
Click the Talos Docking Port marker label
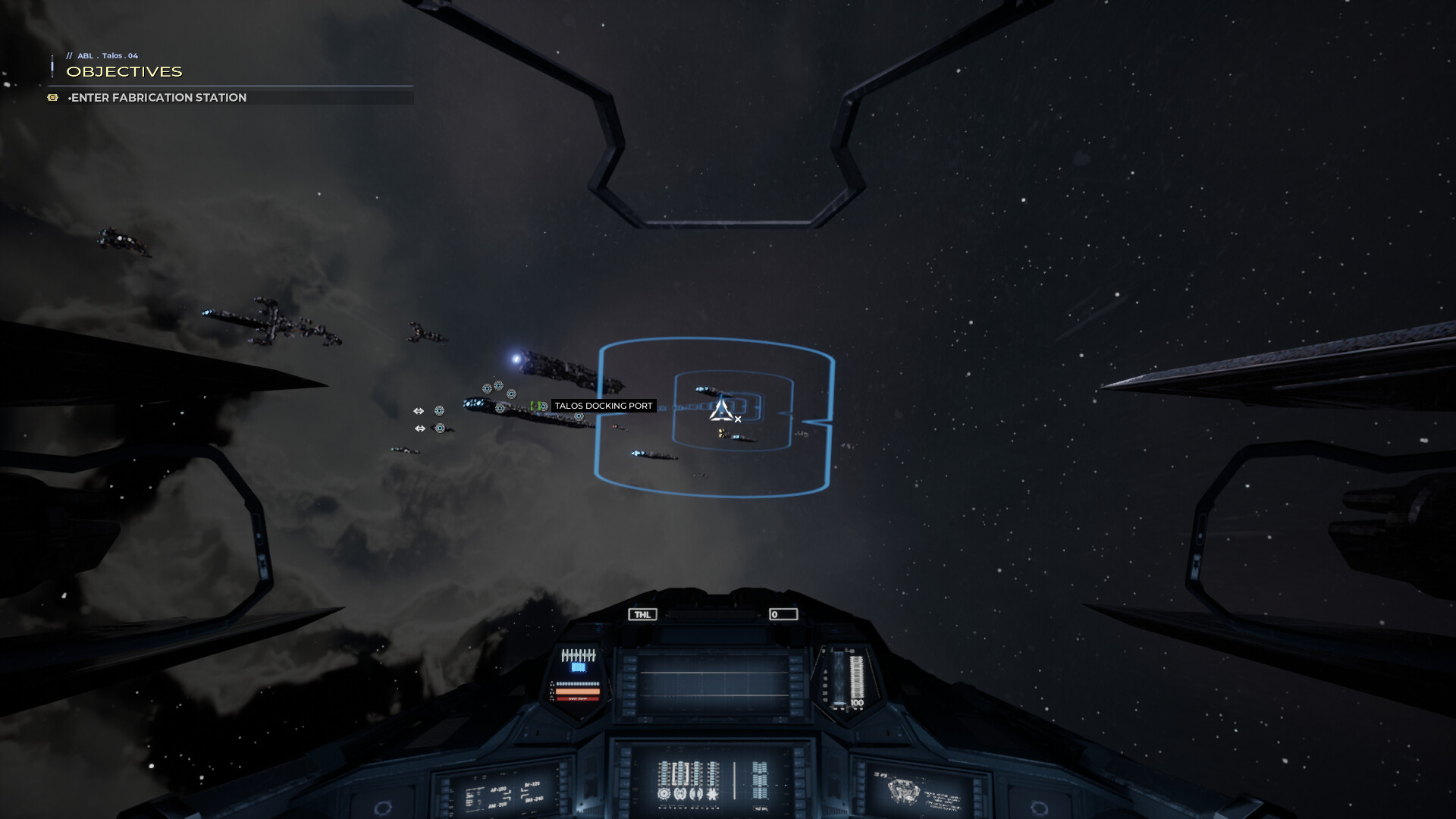(x=603, y=406)
